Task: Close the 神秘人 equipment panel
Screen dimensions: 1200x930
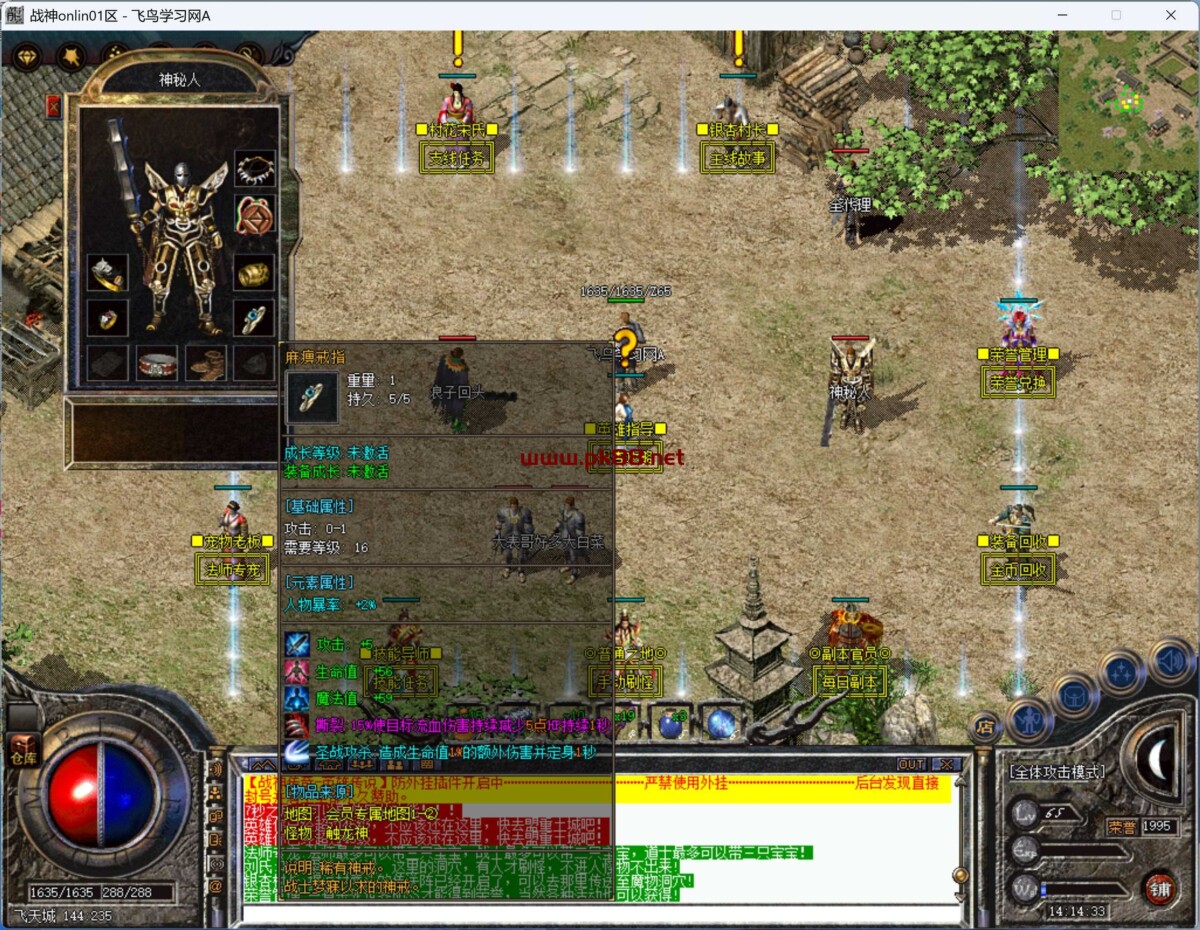Action: point(53,106)
